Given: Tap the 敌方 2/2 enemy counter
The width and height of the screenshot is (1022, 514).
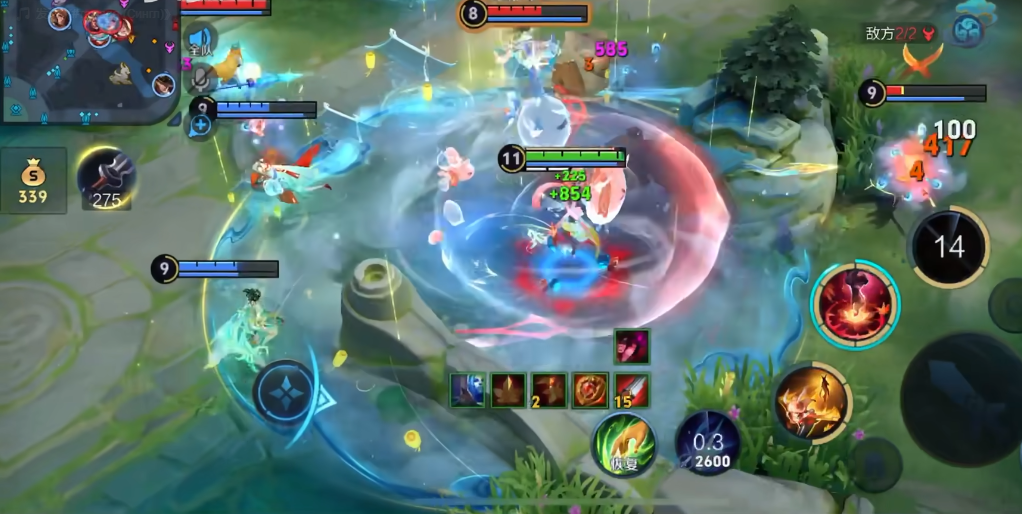Looking at the screenshot, I should click(x=900, y=33).
